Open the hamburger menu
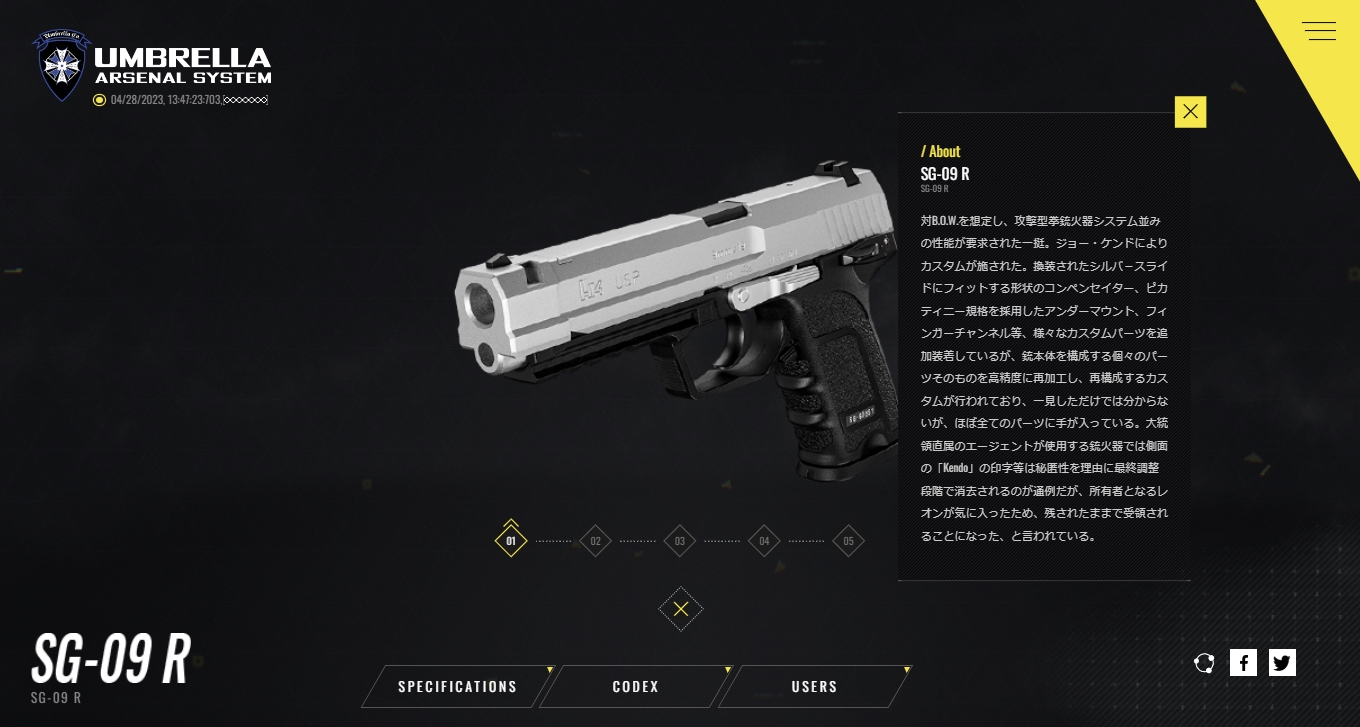This screenshot has height=727, width=1360. tap(1320, 31)
